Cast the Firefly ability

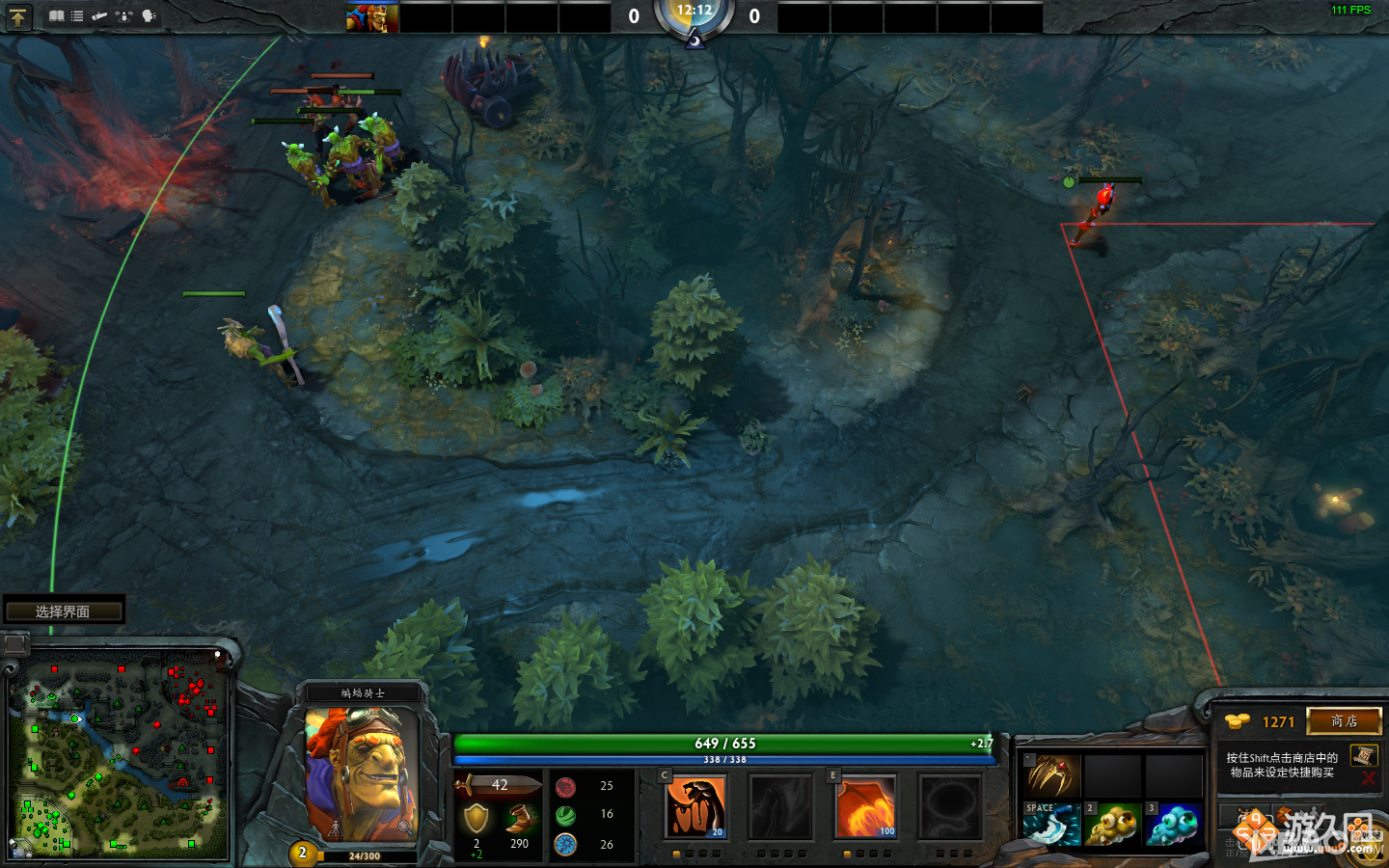[865, 807]
